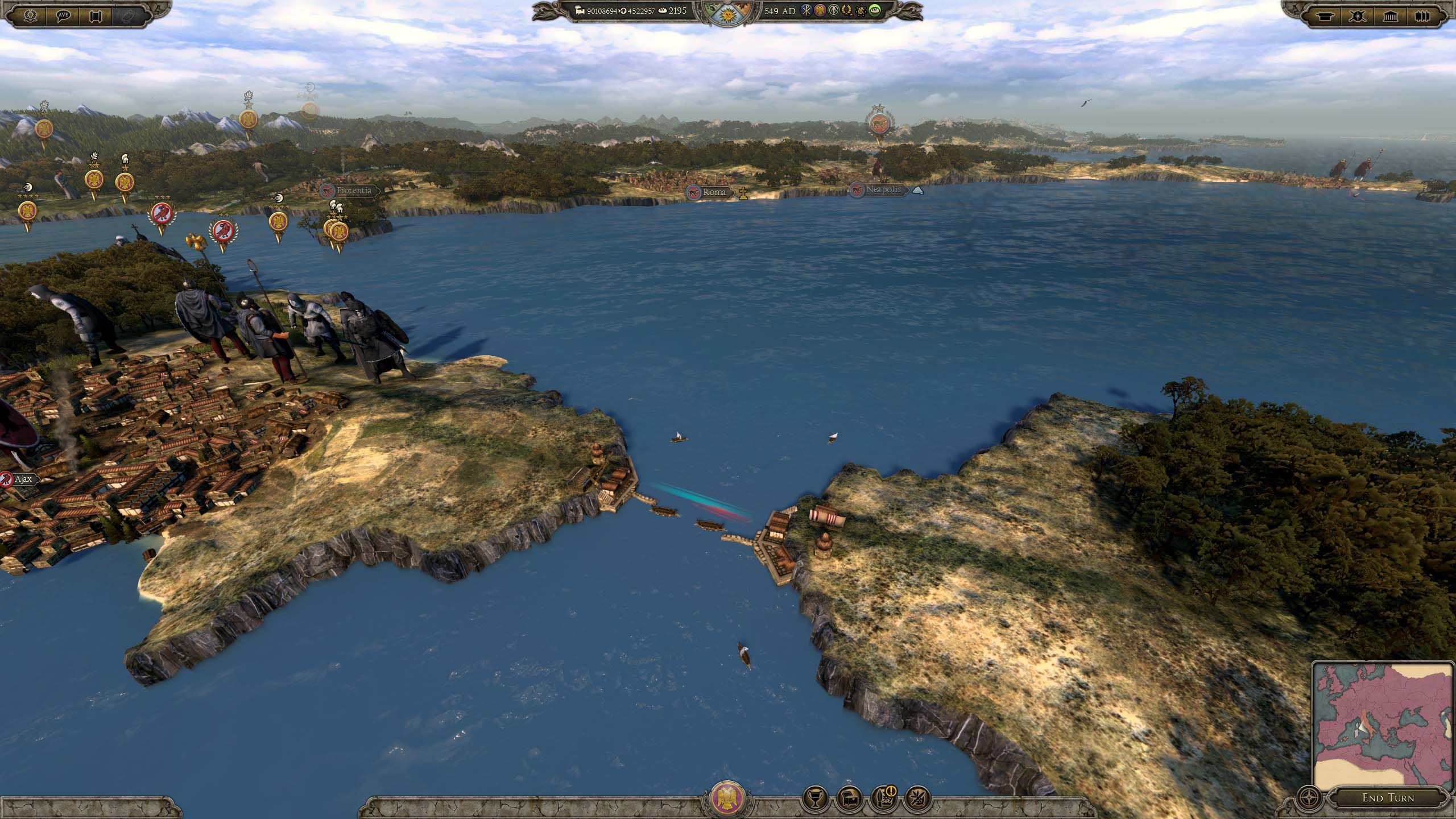
Task: Select the Roma settlement label
Action: pyautogui.click(x=714, y=192)
